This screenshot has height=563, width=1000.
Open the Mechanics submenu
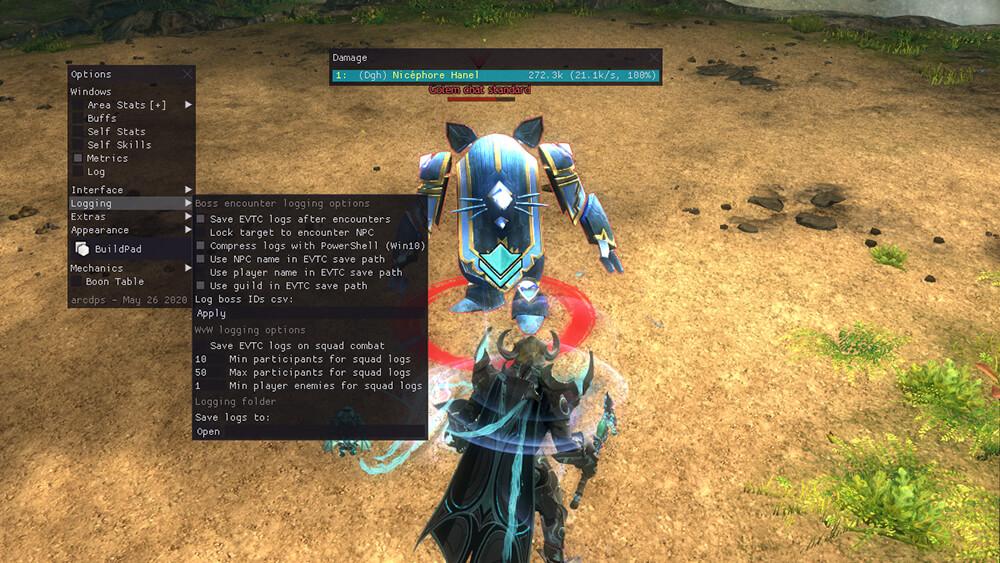(x=130, y=268)
